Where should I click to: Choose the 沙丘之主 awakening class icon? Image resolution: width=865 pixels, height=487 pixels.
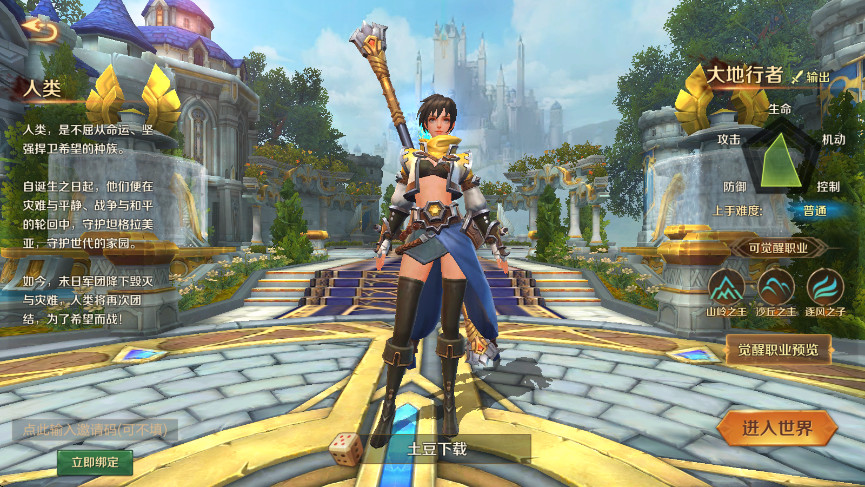coord(776,287)
